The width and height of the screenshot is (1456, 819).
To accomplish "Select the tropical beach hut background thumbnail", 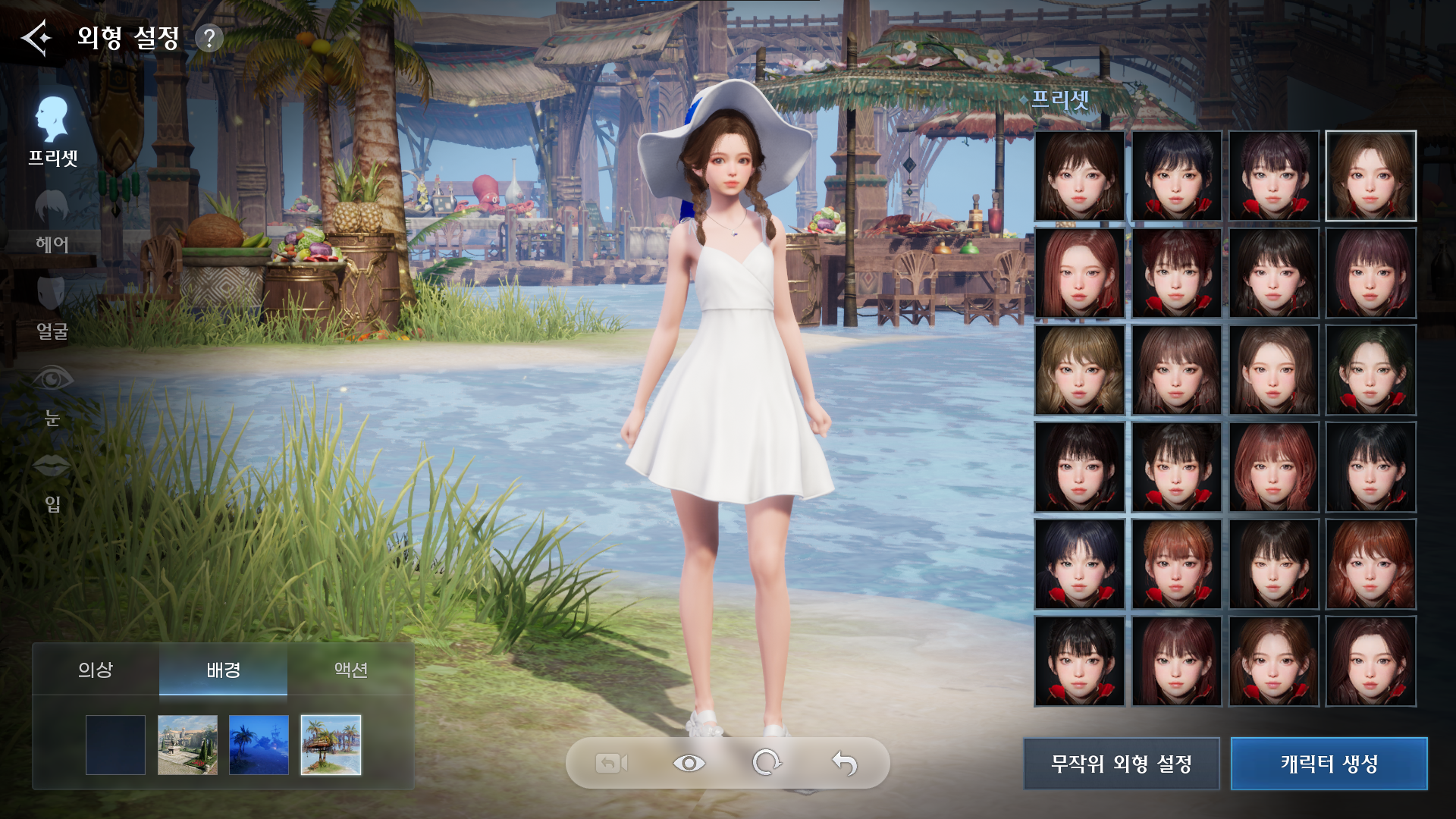I will click(x=331, y=745).
